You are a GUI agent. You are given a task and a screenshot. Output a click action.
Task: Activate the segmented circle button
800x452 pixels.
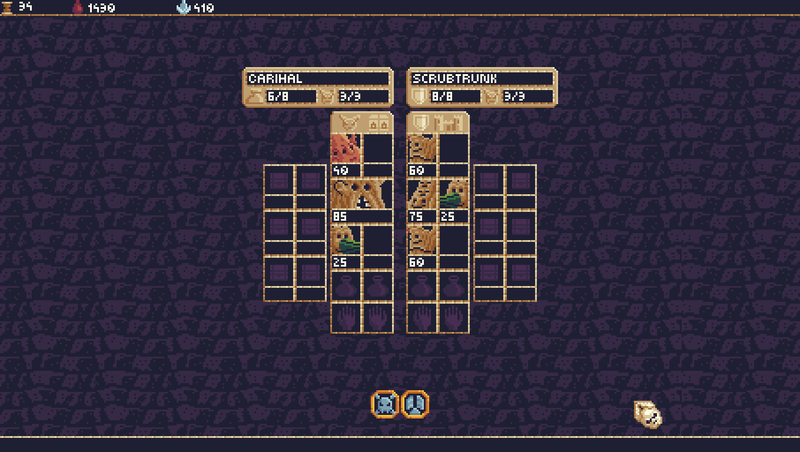(415, 404)
